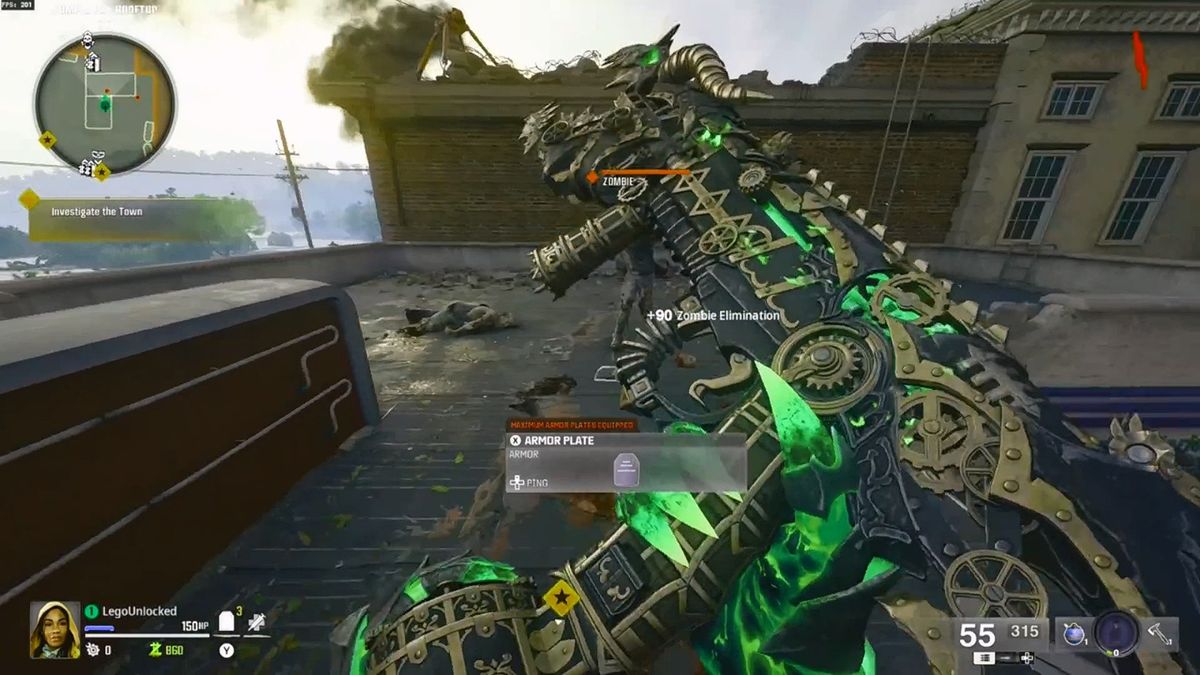Select the armor plate inventory icon
1200x675 pixels.
(227, 622)
